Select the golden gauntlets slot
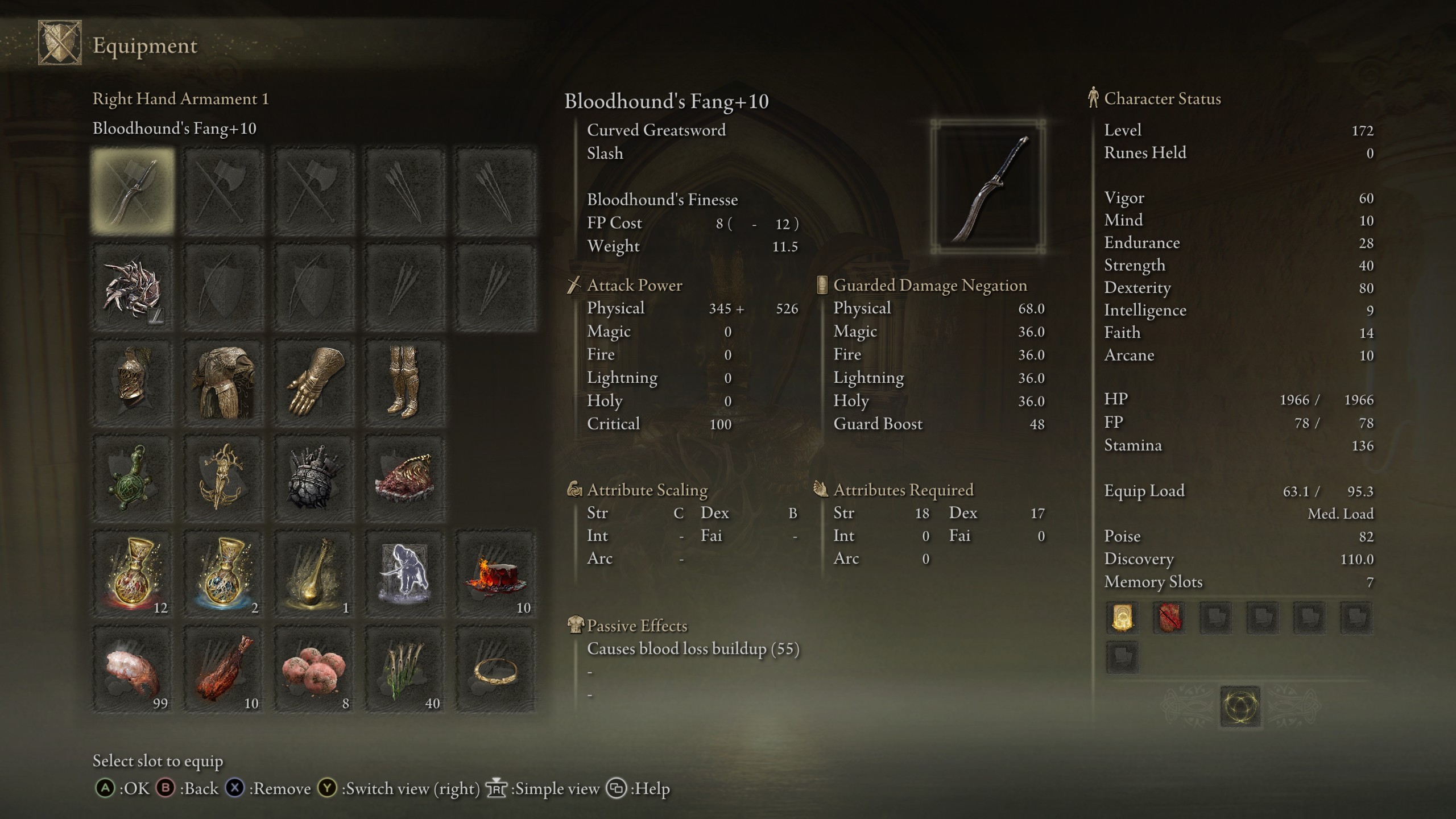 (x=315, y=383)
